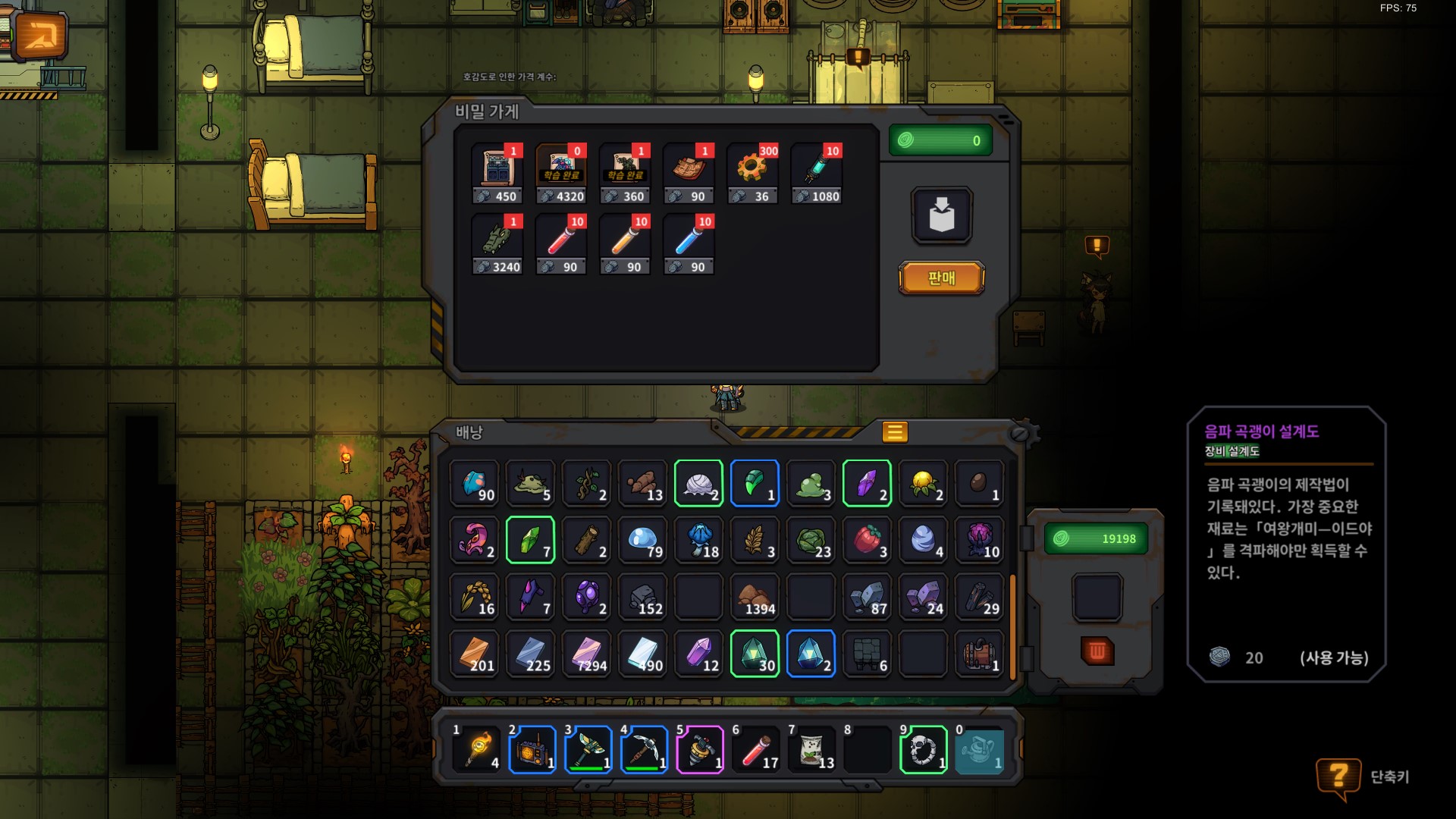Choose the green cabbage stack of 23

tap(811, 540)
